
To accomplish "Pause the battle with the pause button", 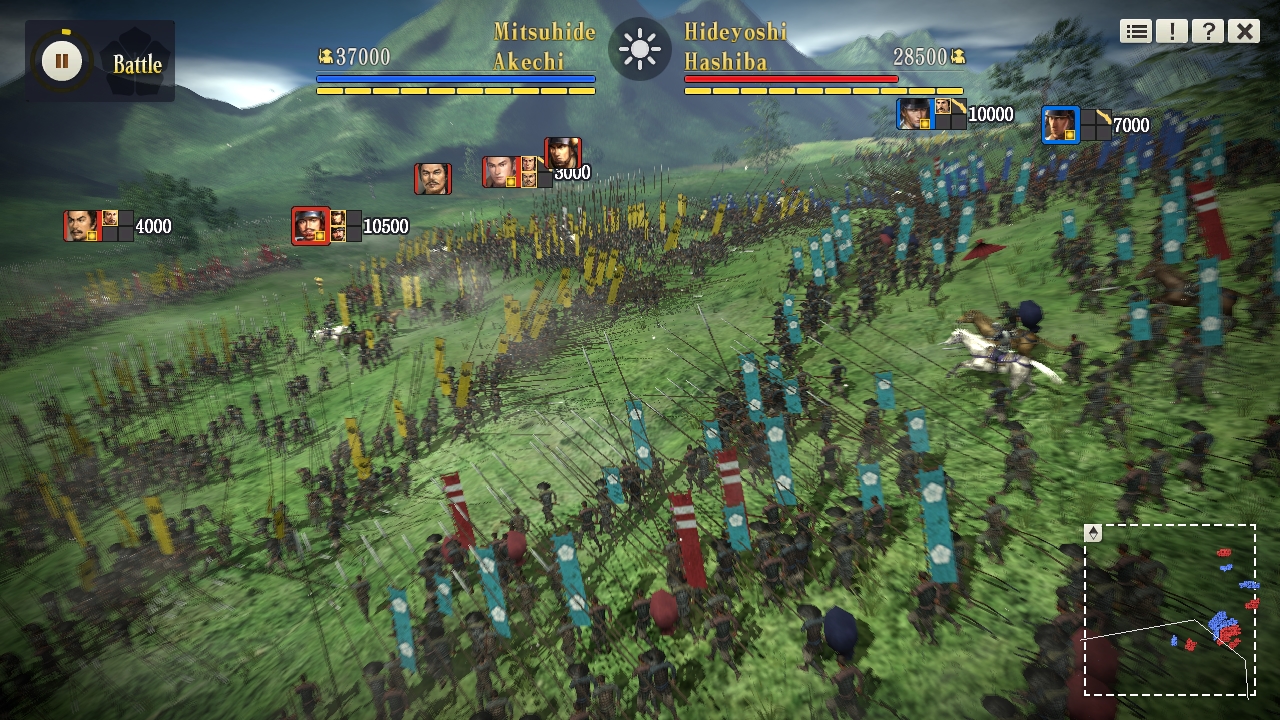I will 62,61.
